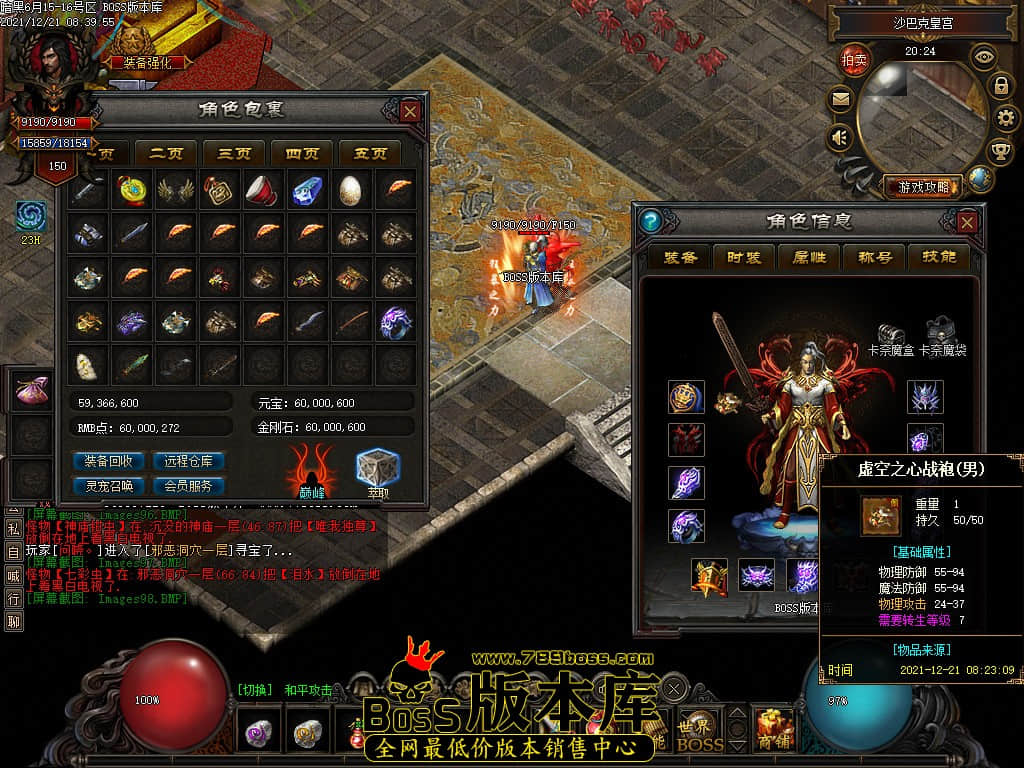The image size is (1024, 768).
Task: Open the 远程仓库 remote warehouse
Action: point(188,461)
